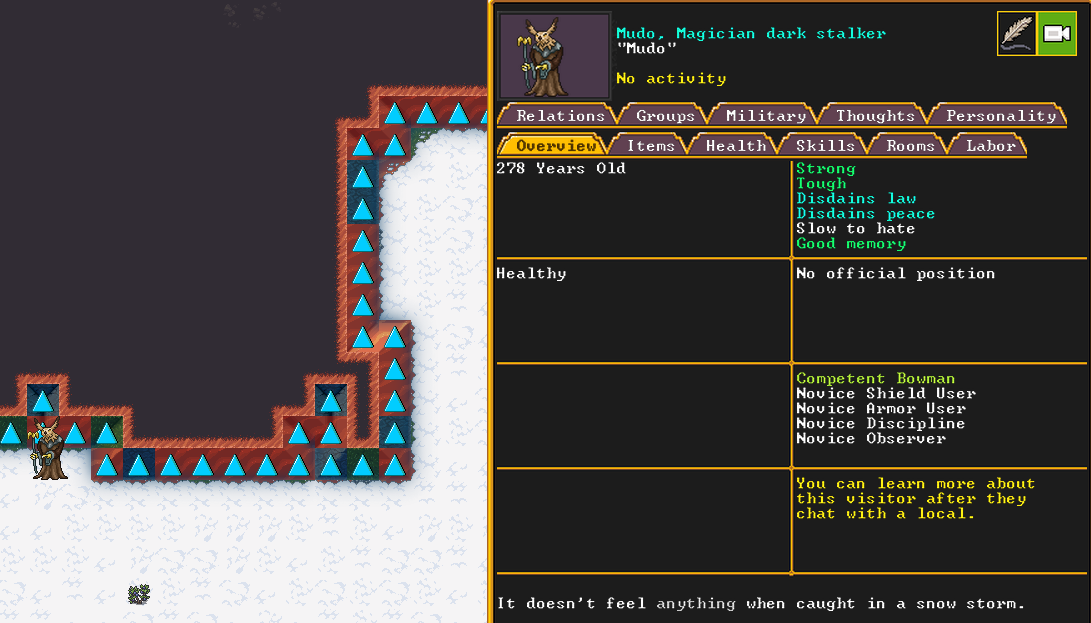Viewport: 1091px width, 623px height.
Task: Switch to the Groups tab
Action: [x=665, y=116]
